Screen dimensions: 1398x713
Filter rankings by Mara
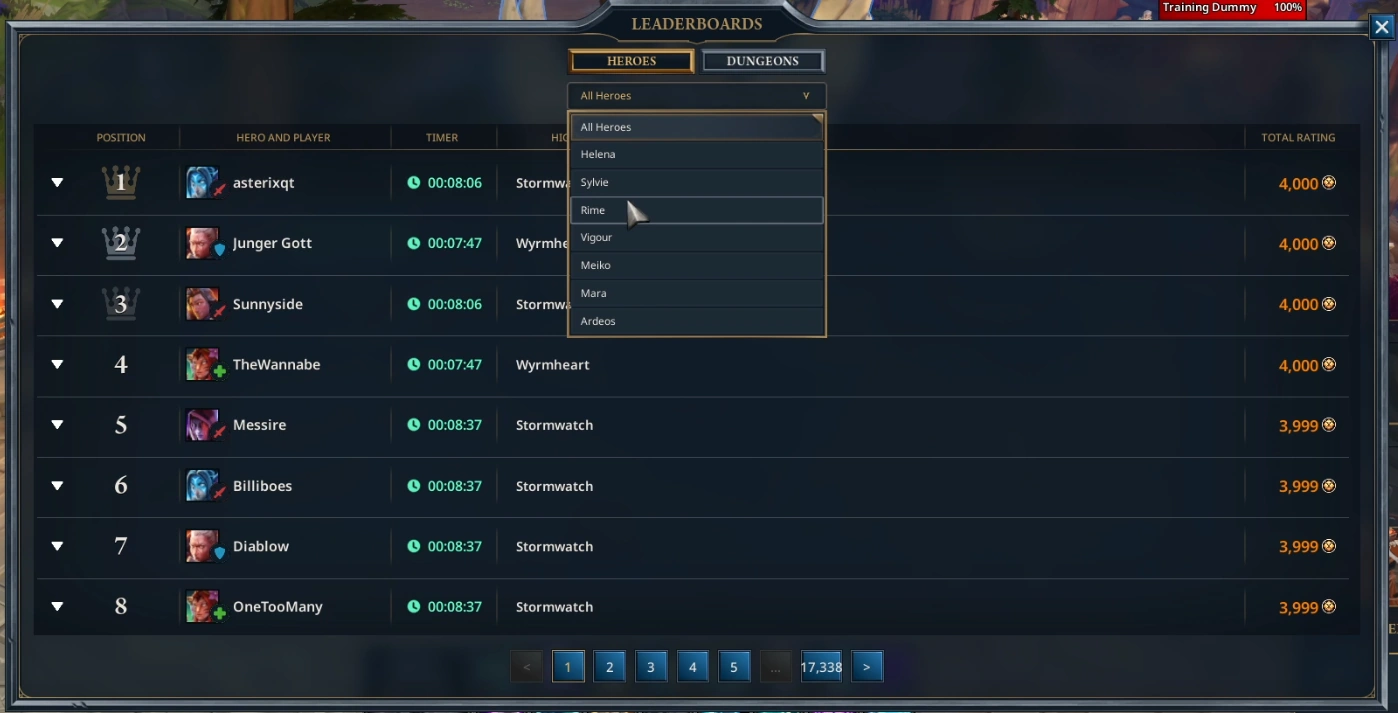(x=696, y=293)
